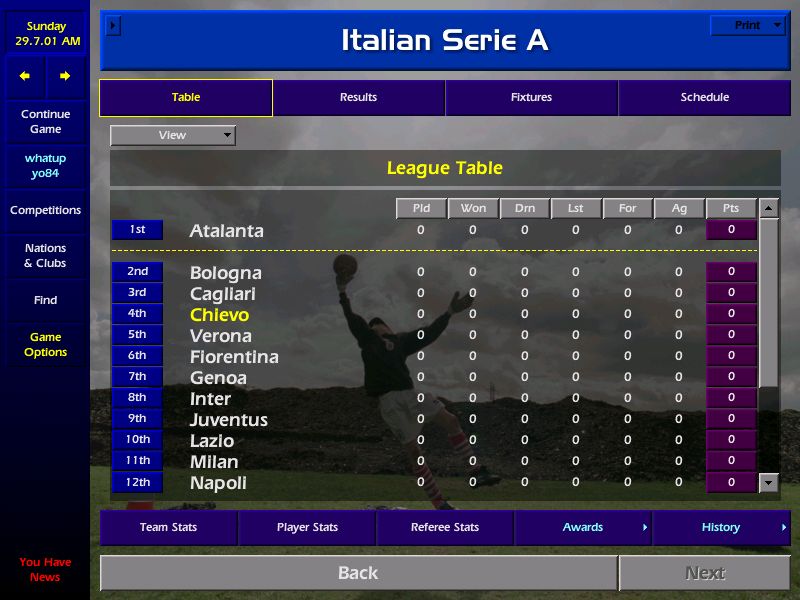This screenshot has height=600, width=800.
Task: Show the Schedule tab
Action: [704, 98]
